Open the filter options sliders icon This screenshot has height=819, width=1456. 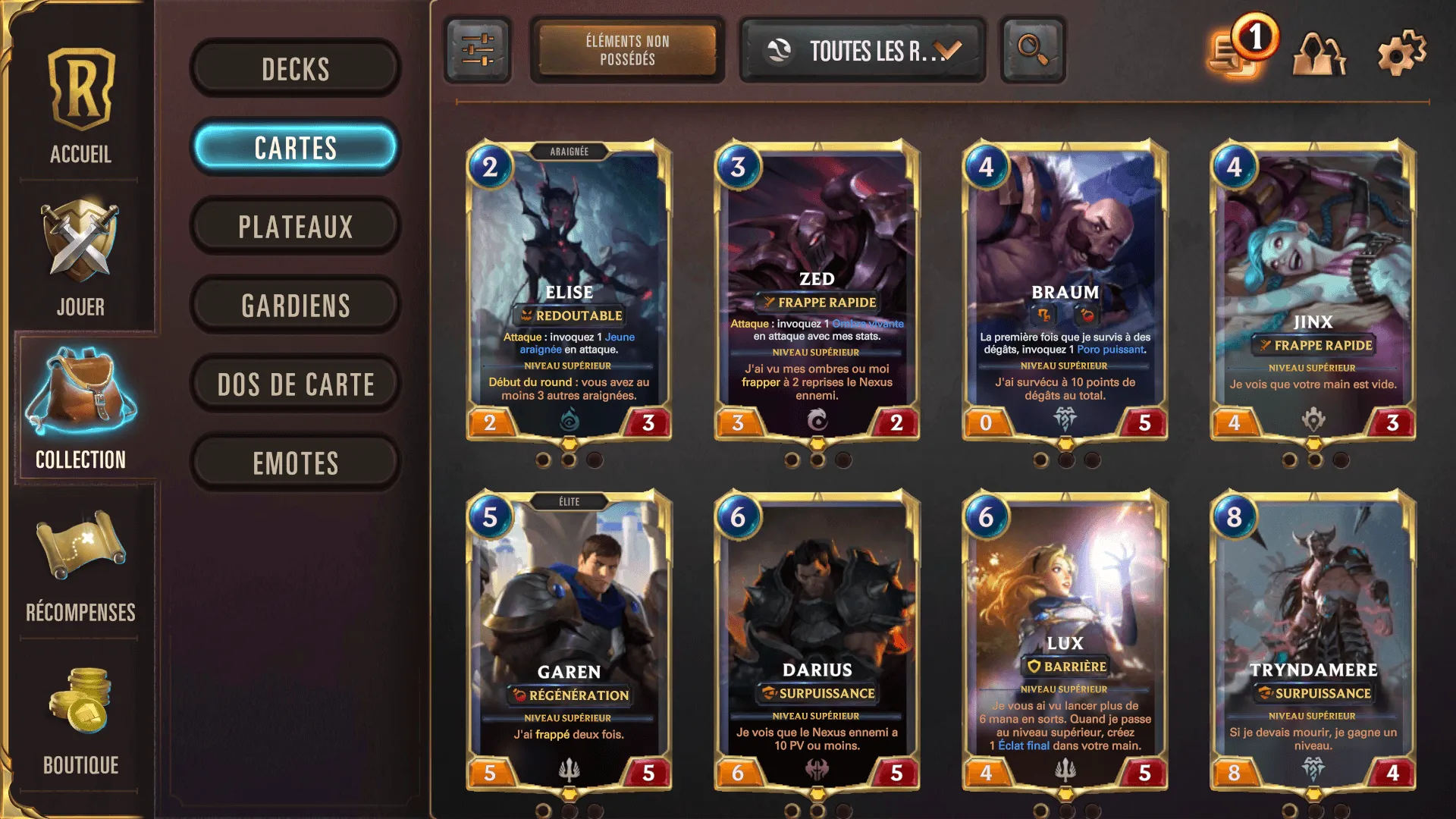(x=478, y=50)
